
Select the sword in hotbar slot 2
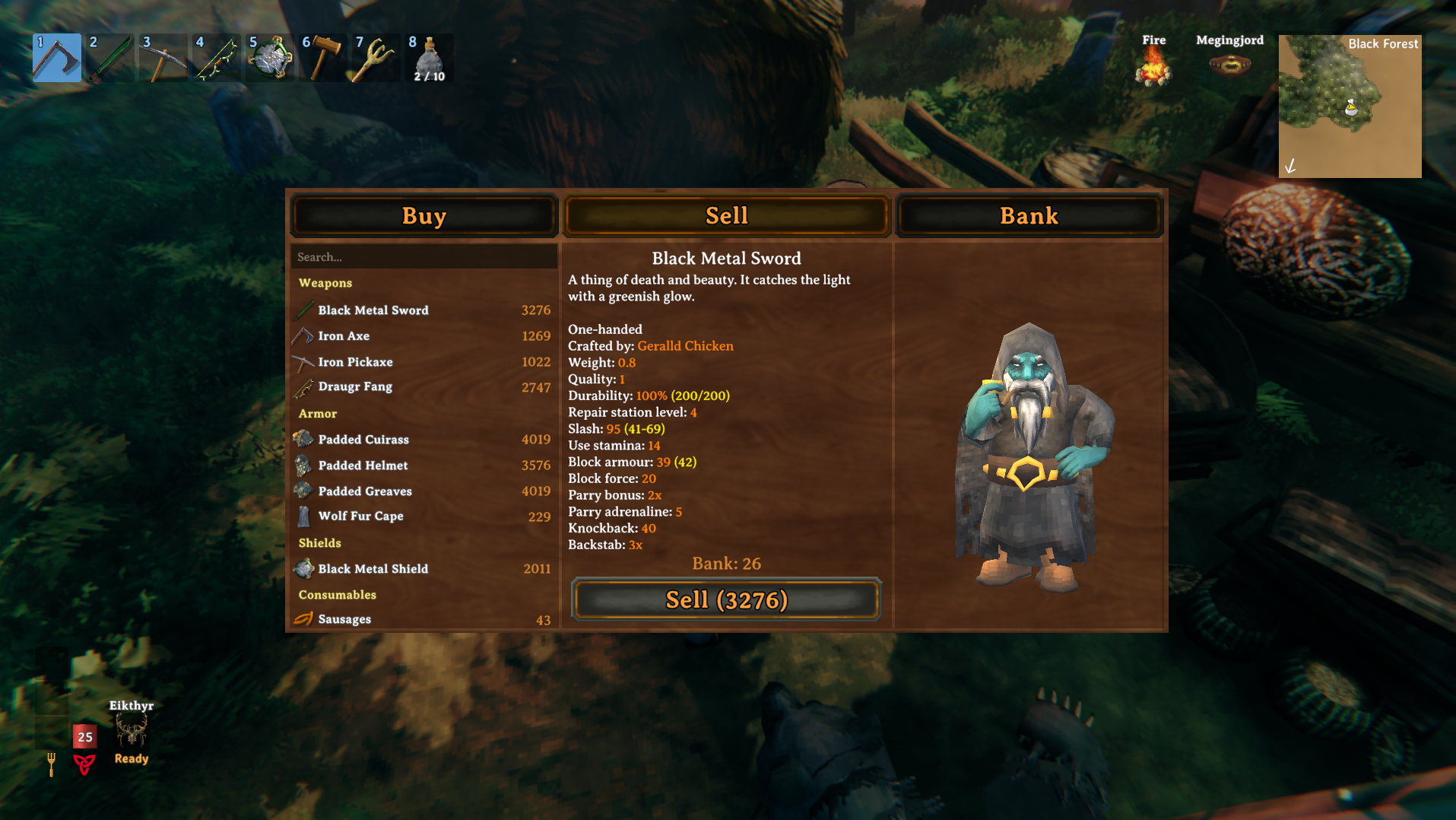(x=109, y=58)
